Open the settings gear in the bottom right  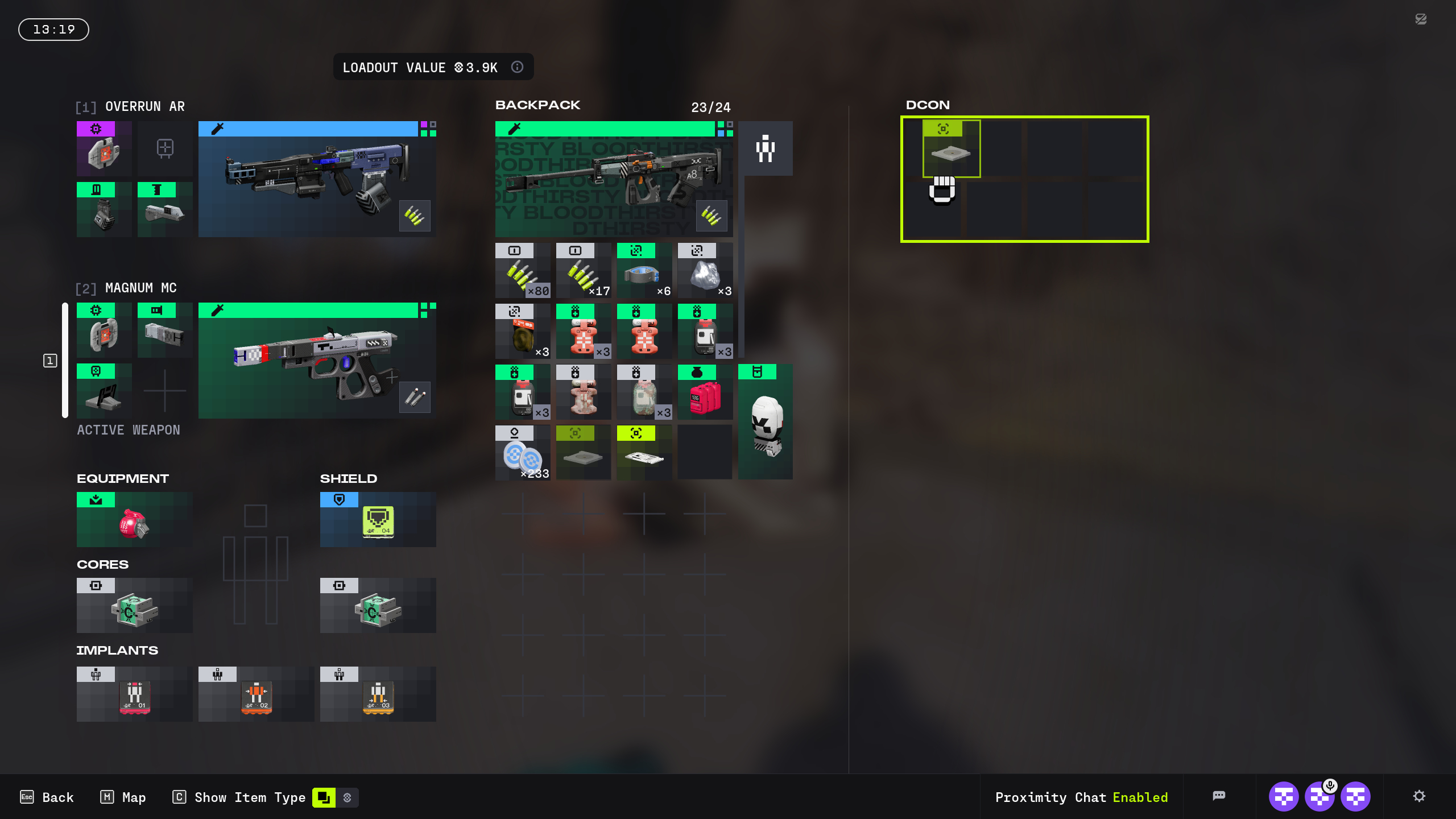[1419, 796]
